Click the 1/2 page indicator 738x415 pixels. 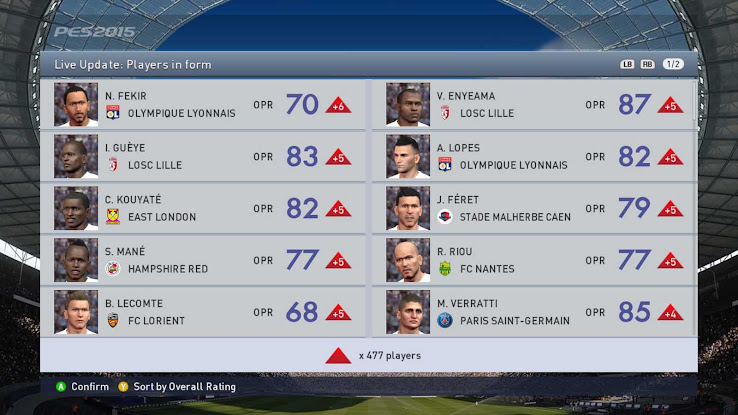point(673,64)
